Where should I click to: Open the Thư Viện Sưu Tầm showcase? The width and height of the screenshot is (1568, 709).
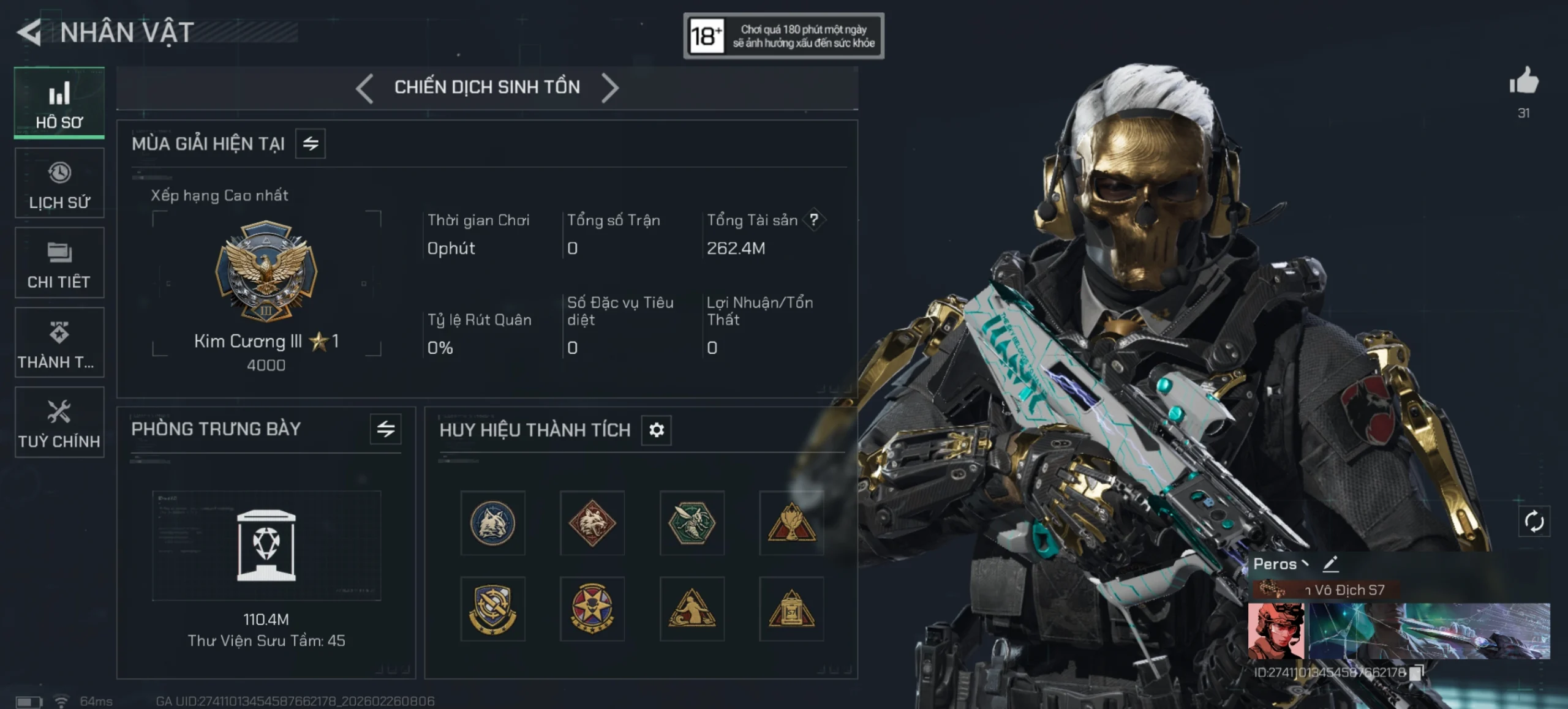tap(266, 546)
